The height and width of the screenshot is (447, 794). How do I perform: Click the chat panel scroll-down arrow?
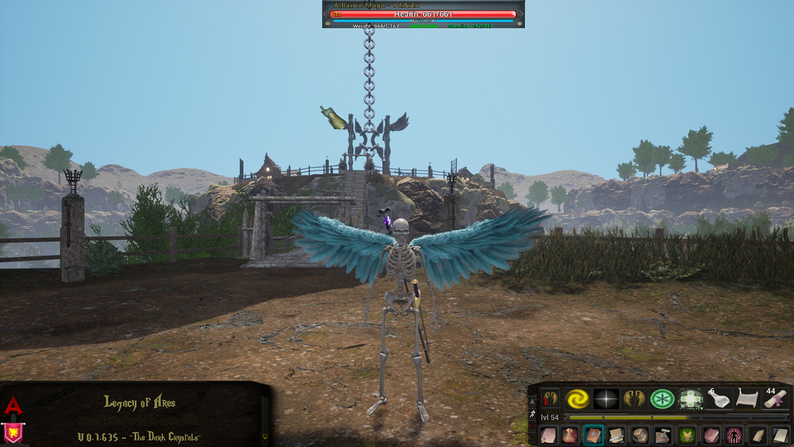tap(266, 437)
